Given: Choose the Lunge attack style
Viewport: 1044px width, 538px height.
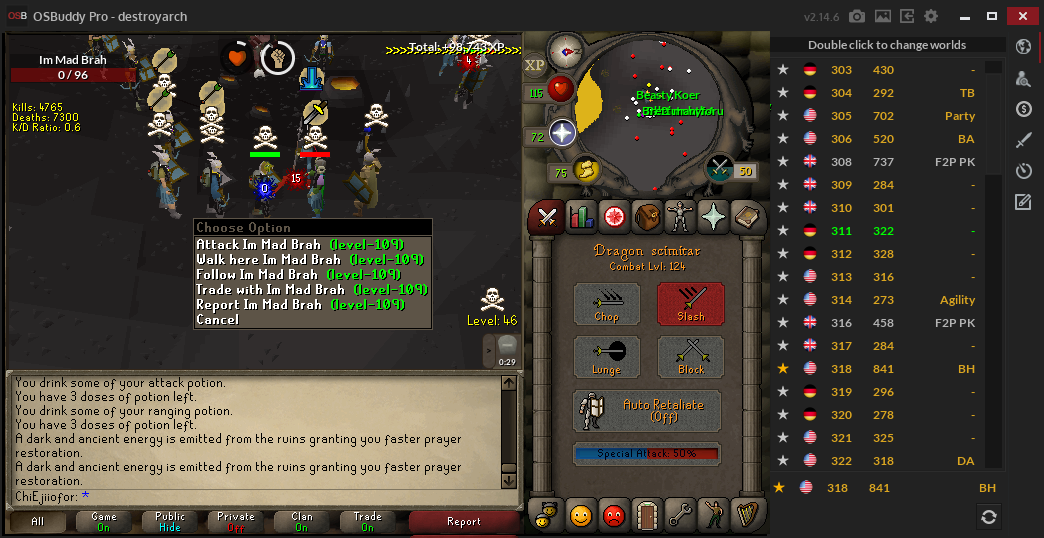Looking at the screenshot, I should point(606,357).
